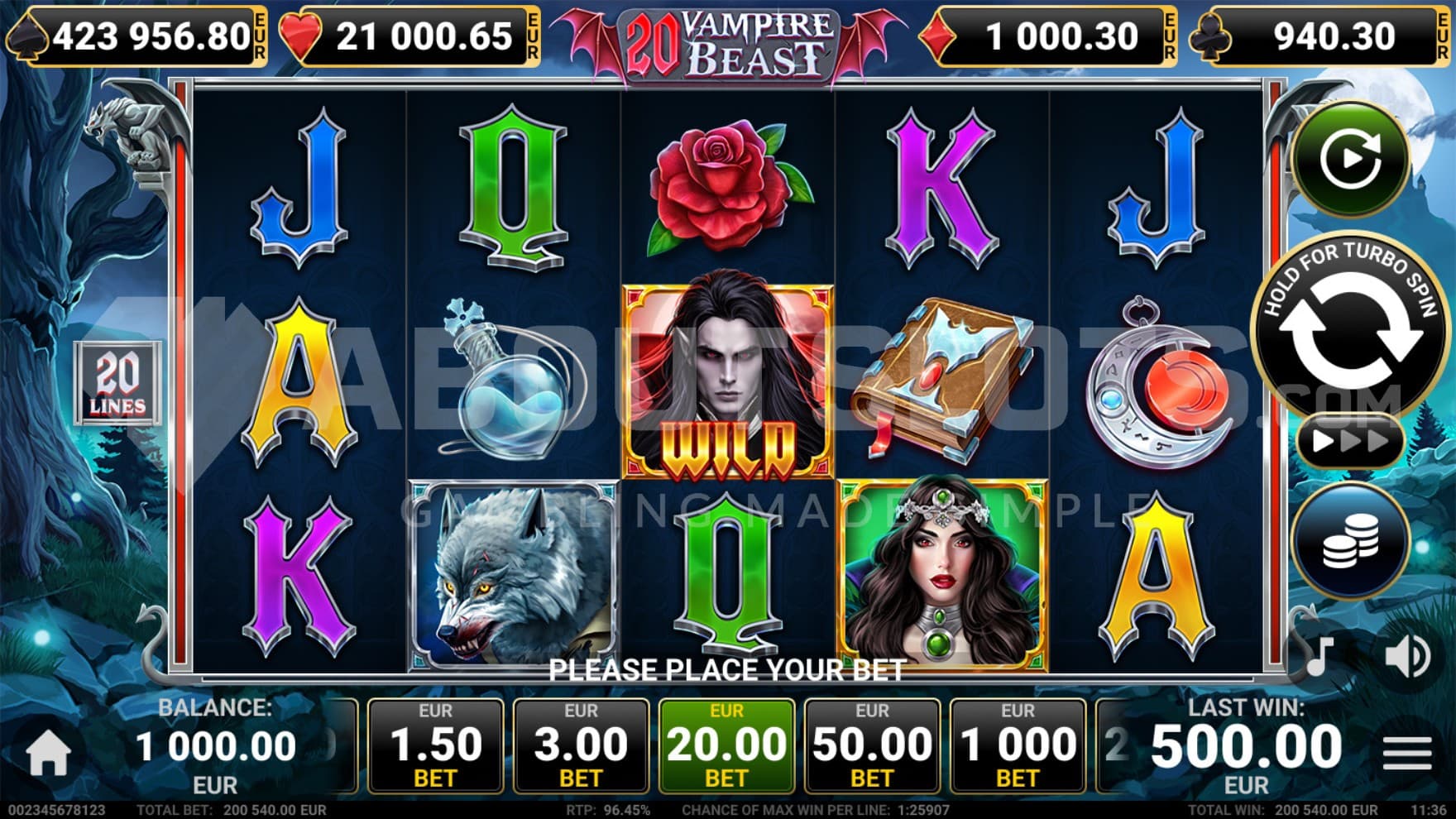
Task: Open the spade jackpot display
Action: (137, 36)
